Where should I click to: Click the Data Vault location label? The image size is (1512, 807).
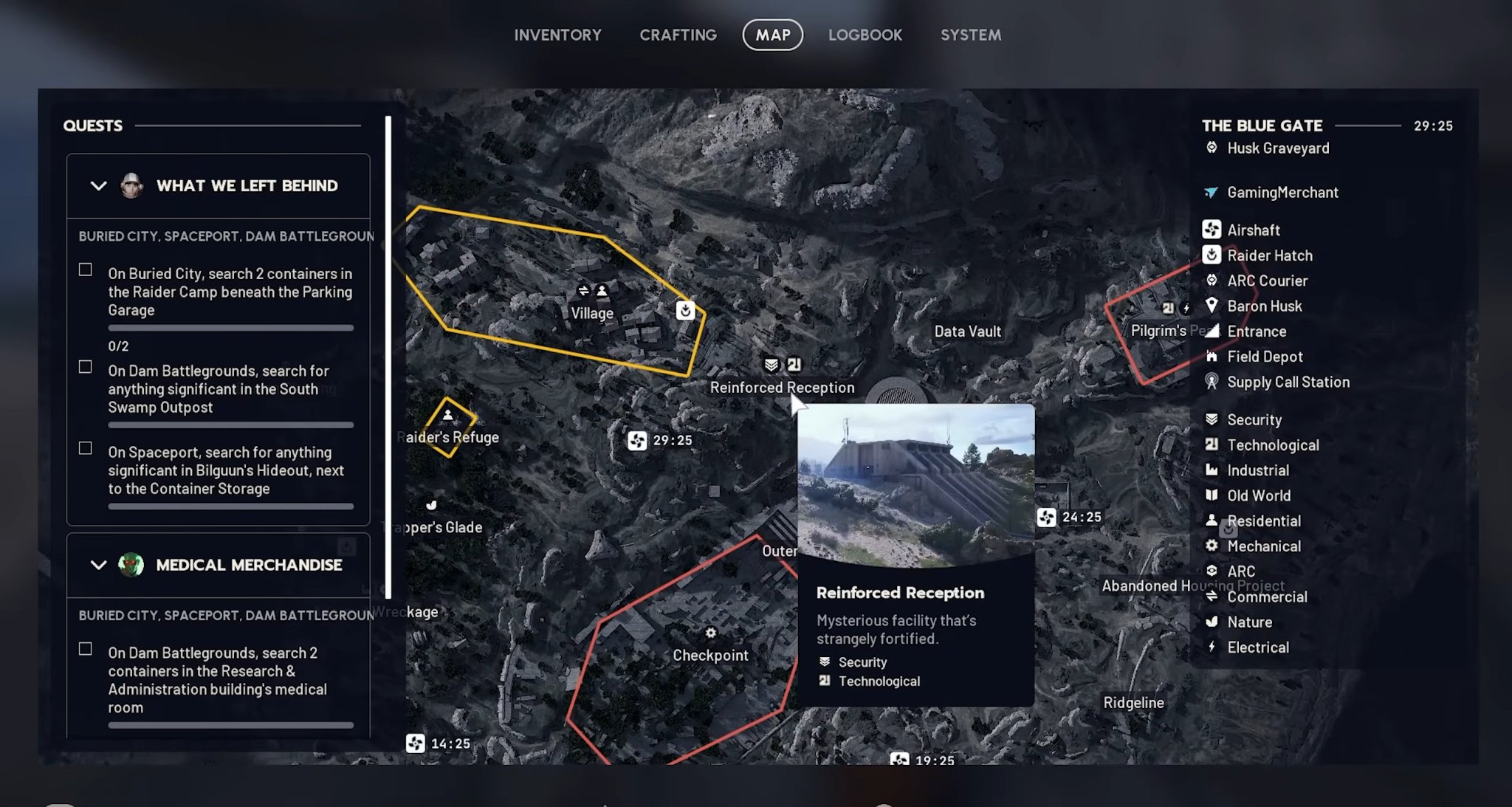pos(967,331)
